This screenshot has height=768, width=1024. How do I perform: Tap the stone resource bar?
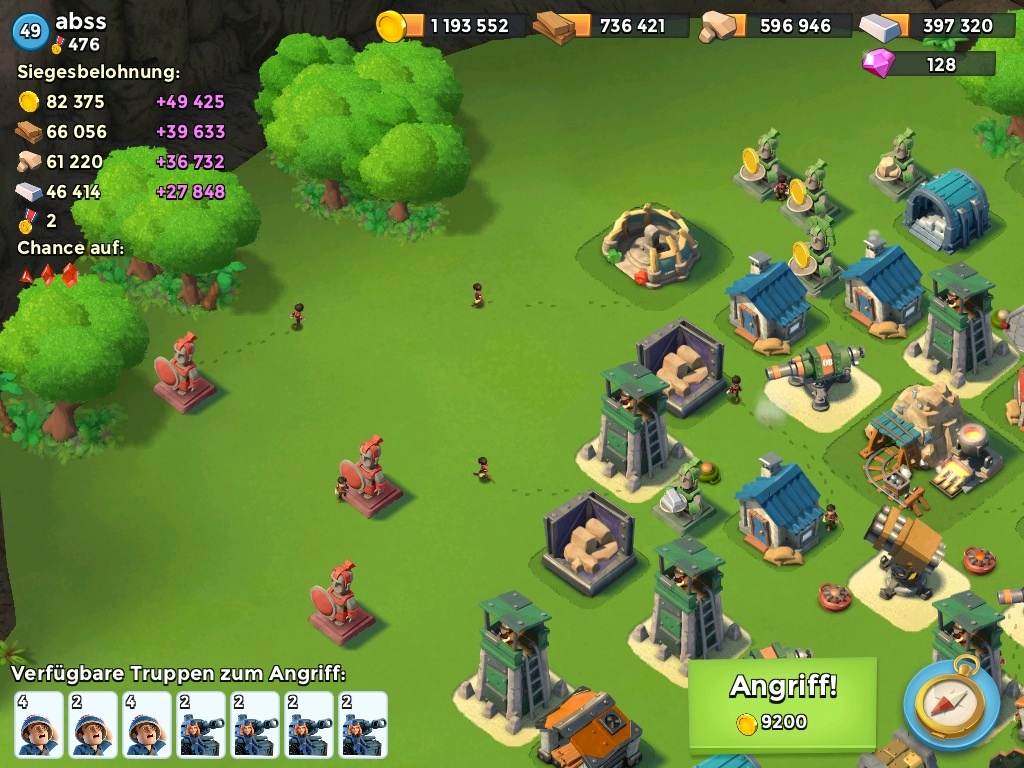pos(775,26)
